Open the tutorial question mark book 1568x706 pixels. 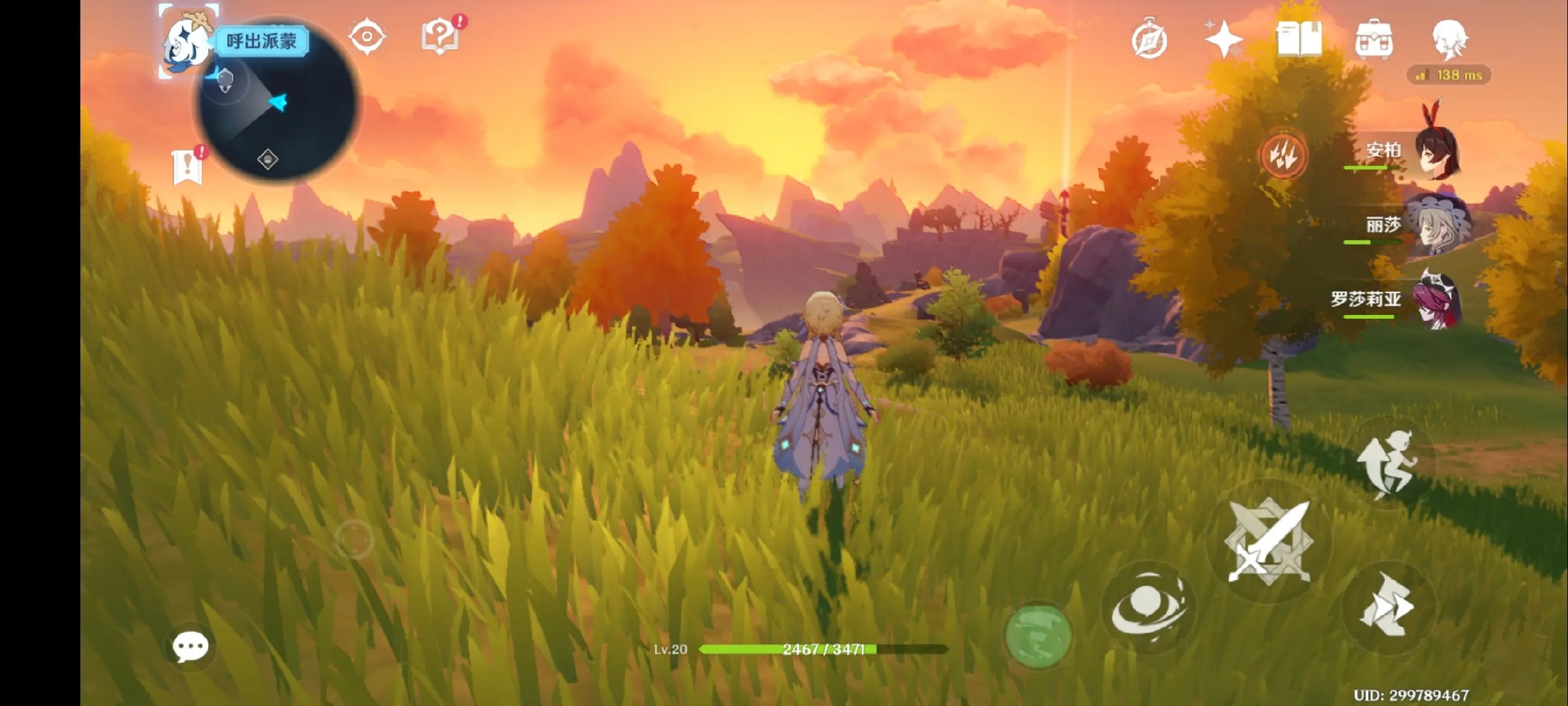coord(441,37)
